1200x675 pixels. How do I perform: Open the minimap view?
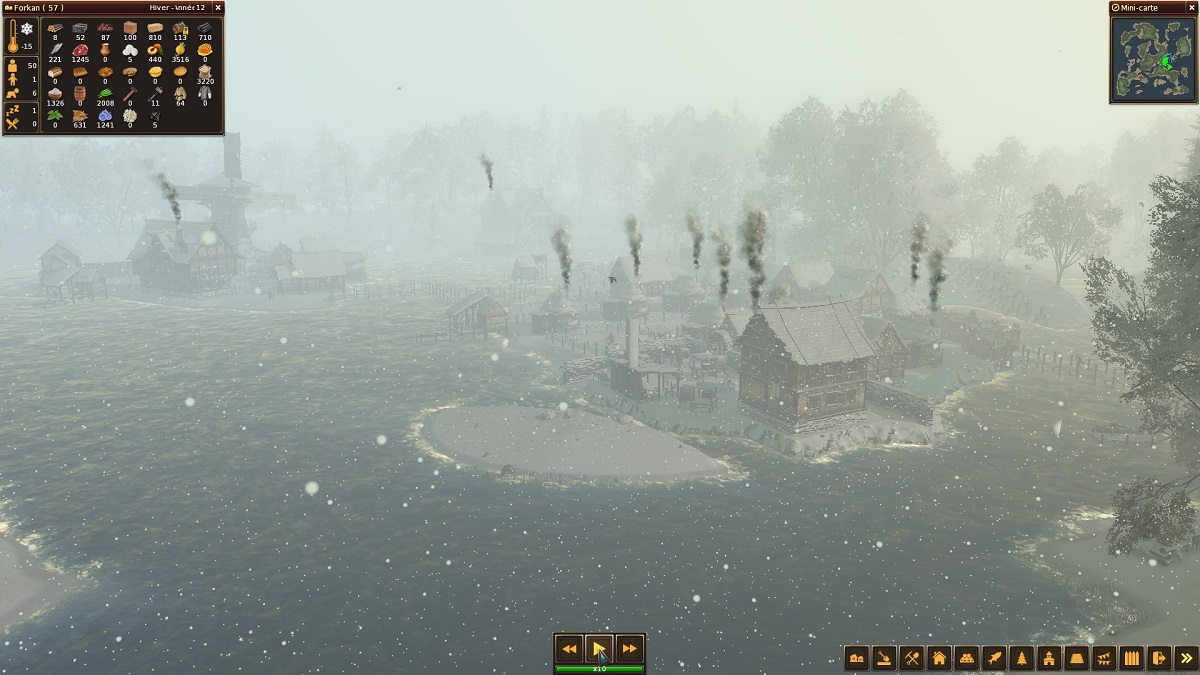1153,60
